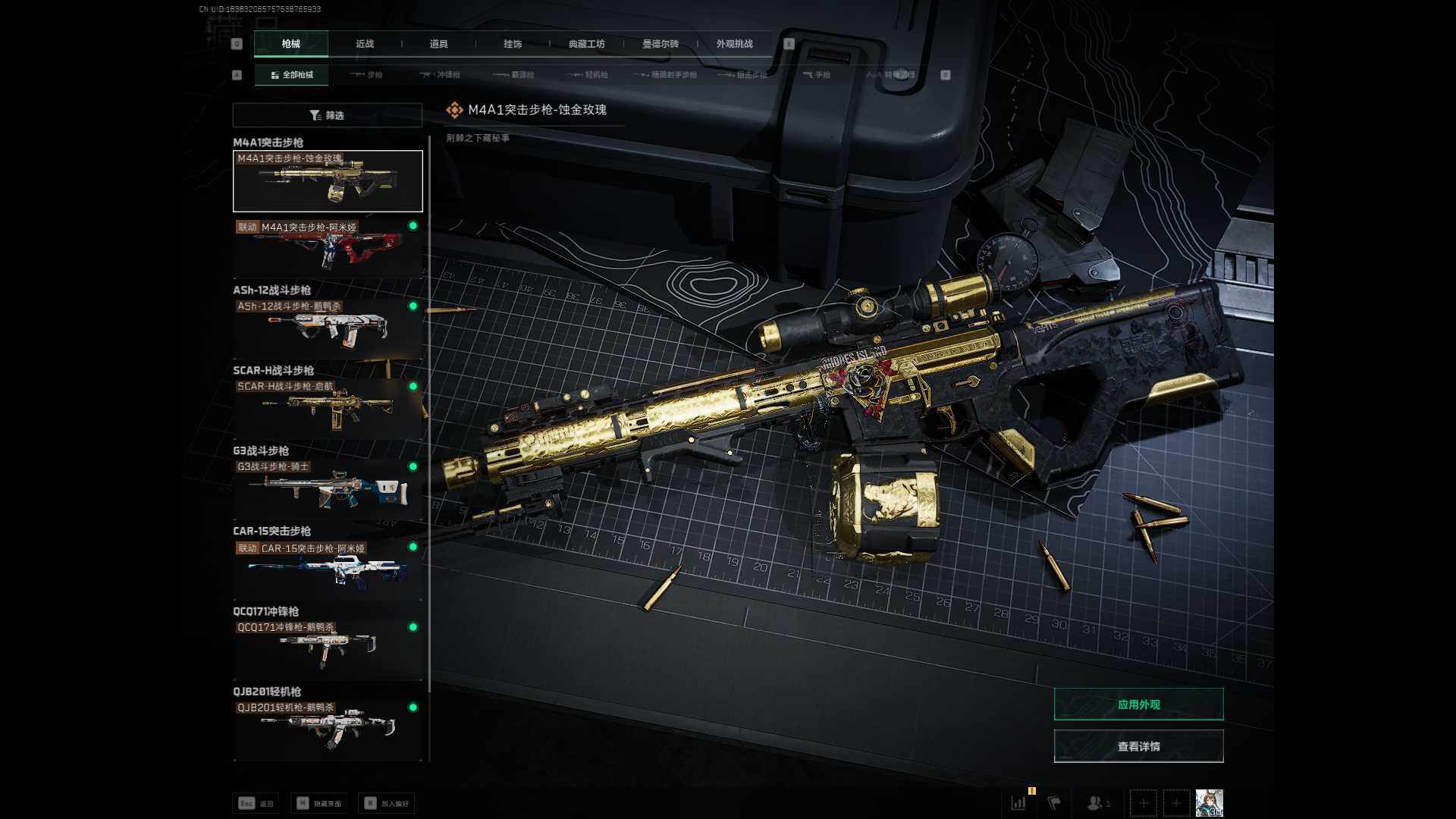Viewport: 1456px width, 819px height.
Task: Apply the skin with 应用外观 button
Action: pos(1138,704)
